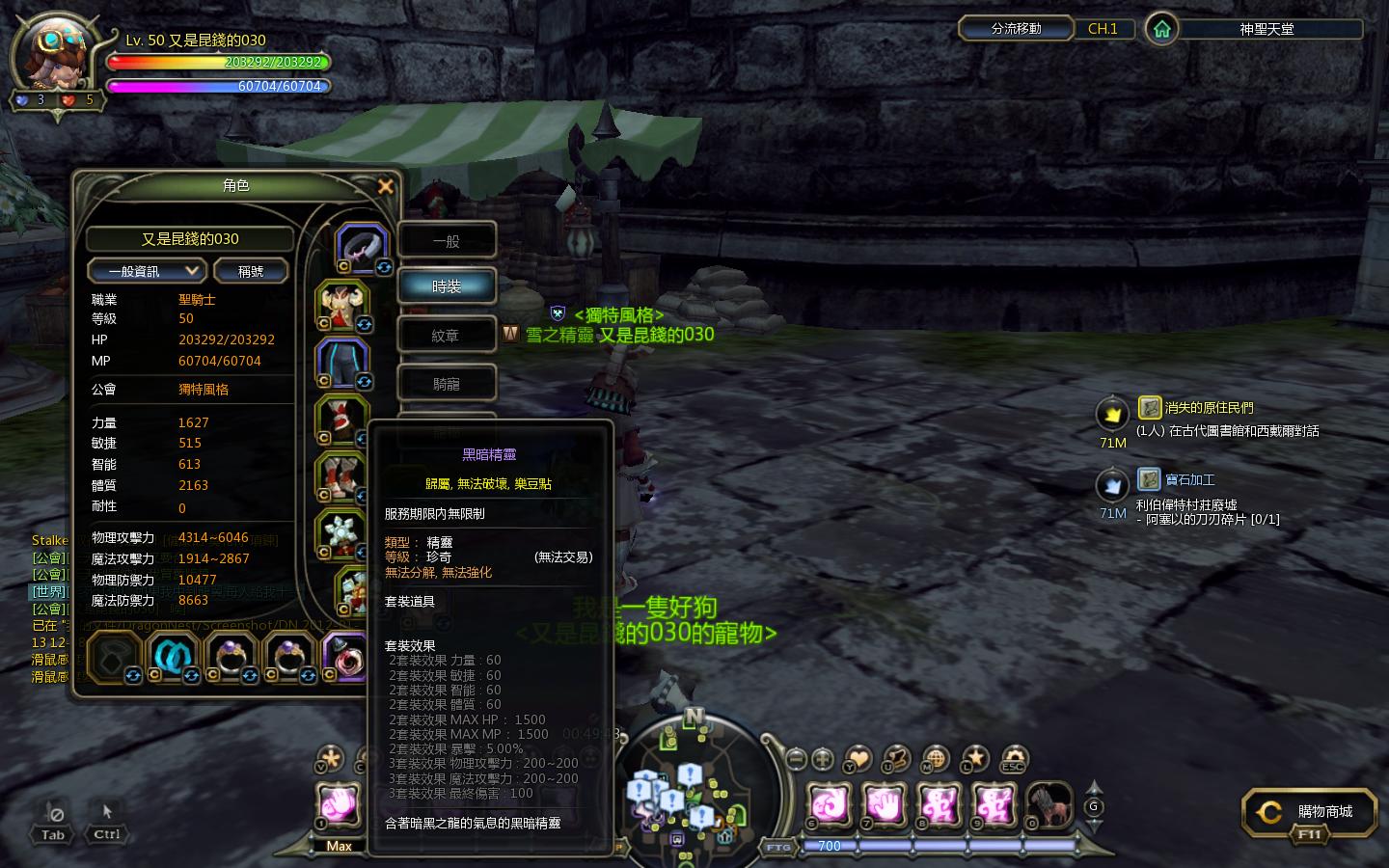Click the 分流移動 channel move button

pos(1016,29)
